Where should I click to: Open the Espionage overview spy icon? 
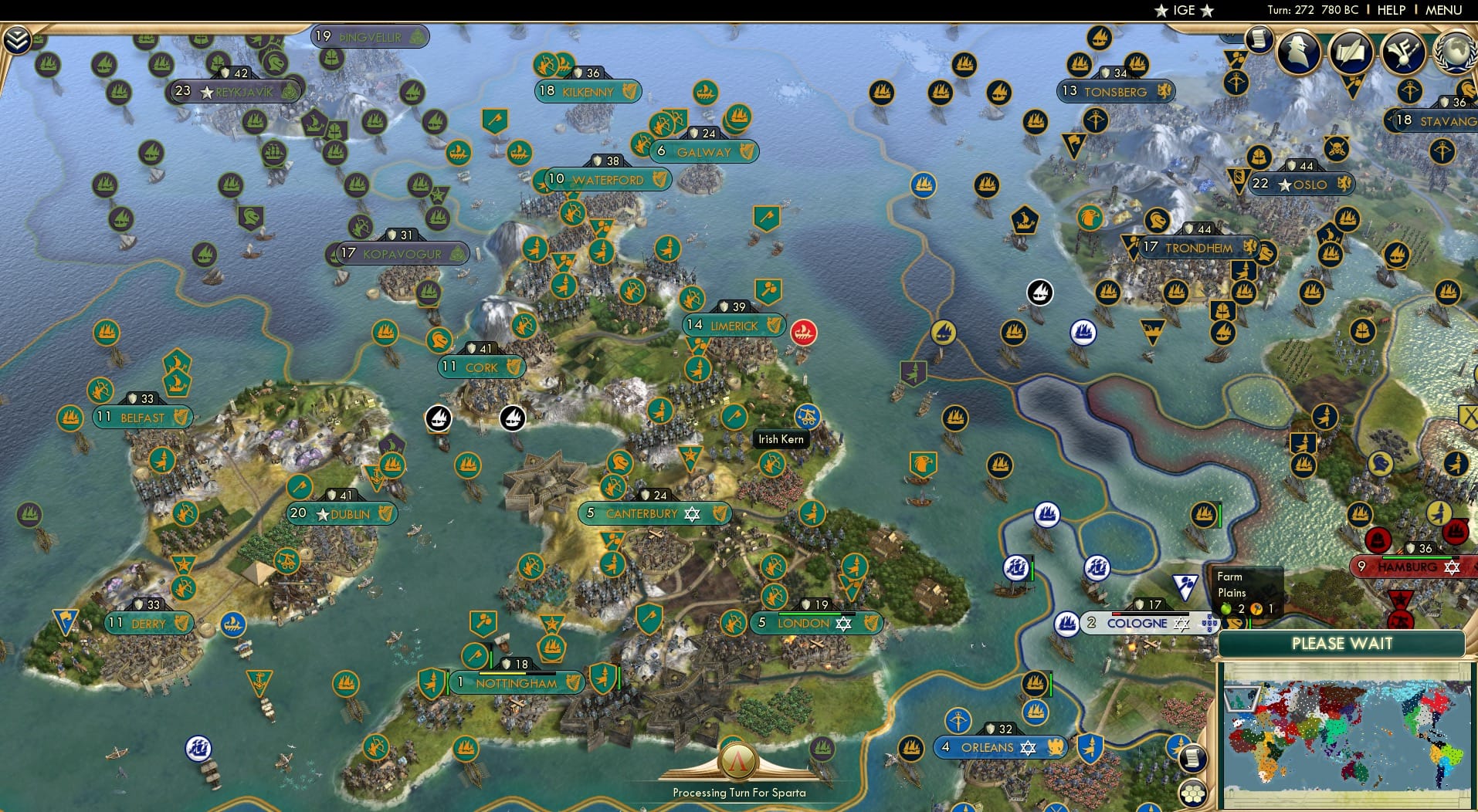pyautogui.click(x=1298, y=52)
